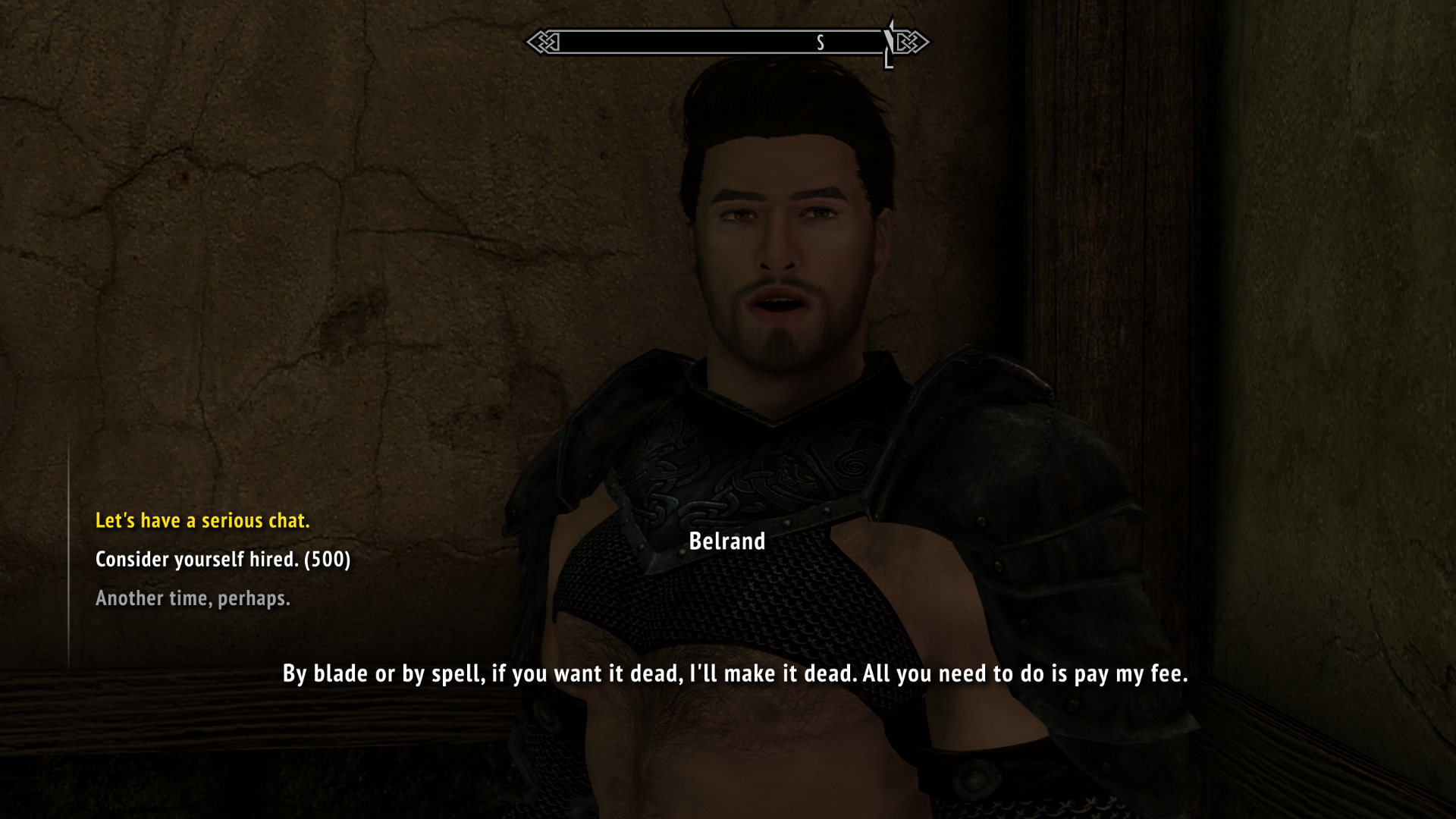Select "Consider yourself hired. (500)" reply

point(223,559)
